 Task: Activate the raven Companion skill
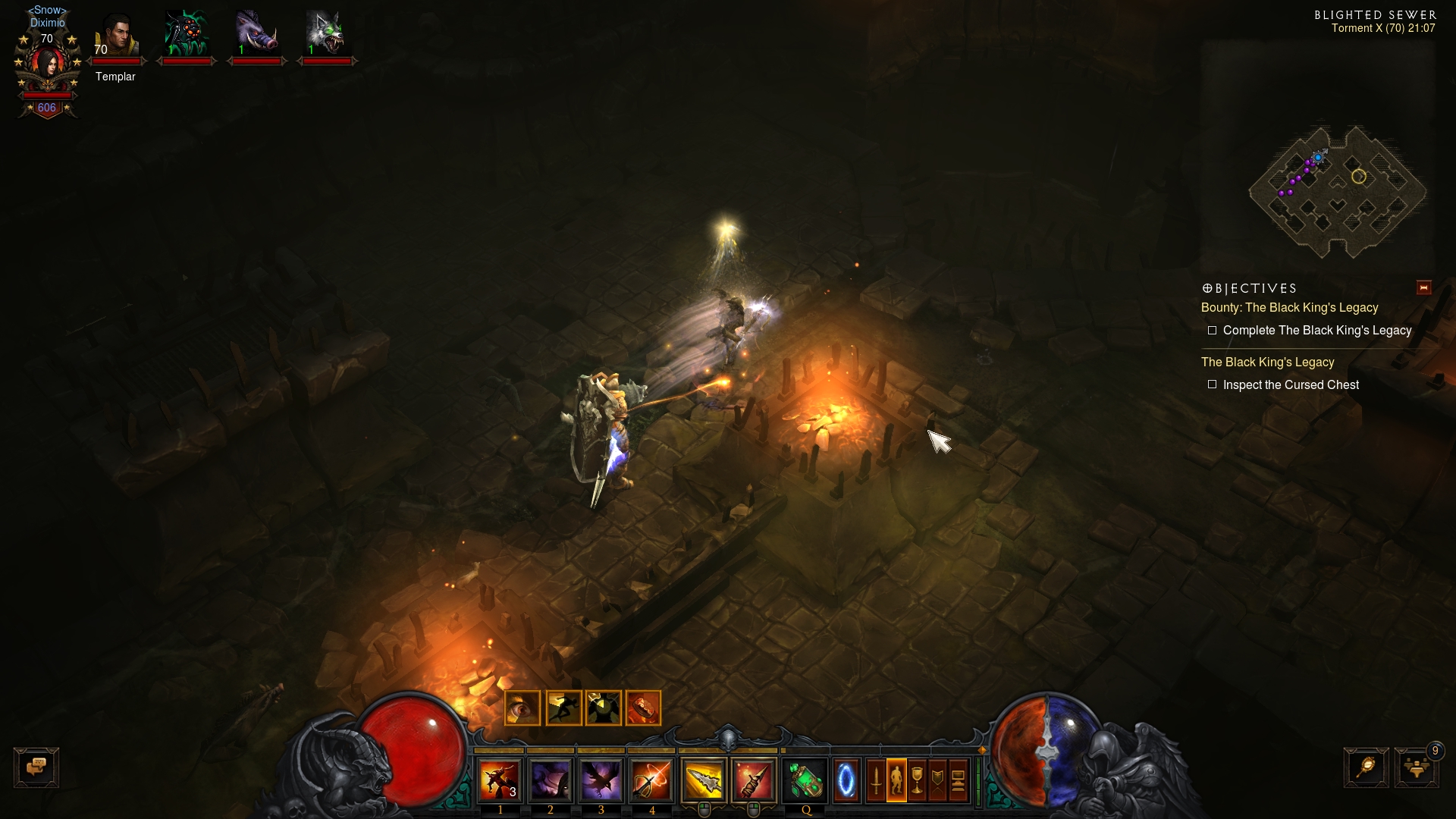tap(601, 780)
